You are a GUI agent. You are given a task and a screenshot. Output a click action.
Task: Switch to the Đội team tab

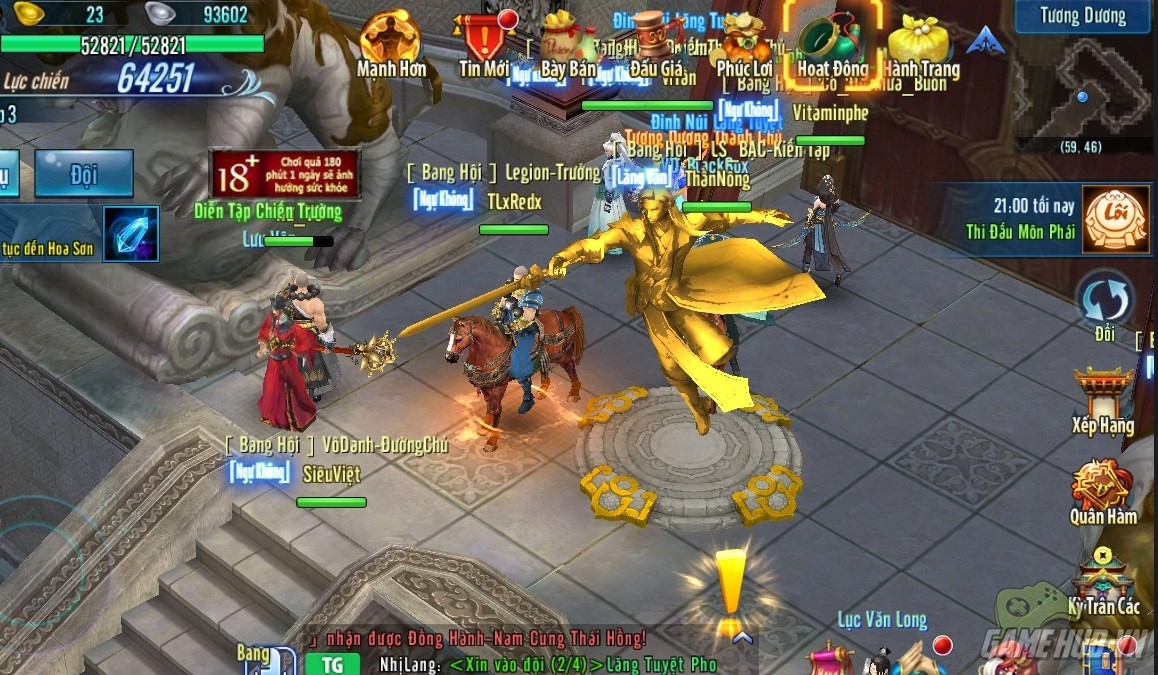[83, 174]
